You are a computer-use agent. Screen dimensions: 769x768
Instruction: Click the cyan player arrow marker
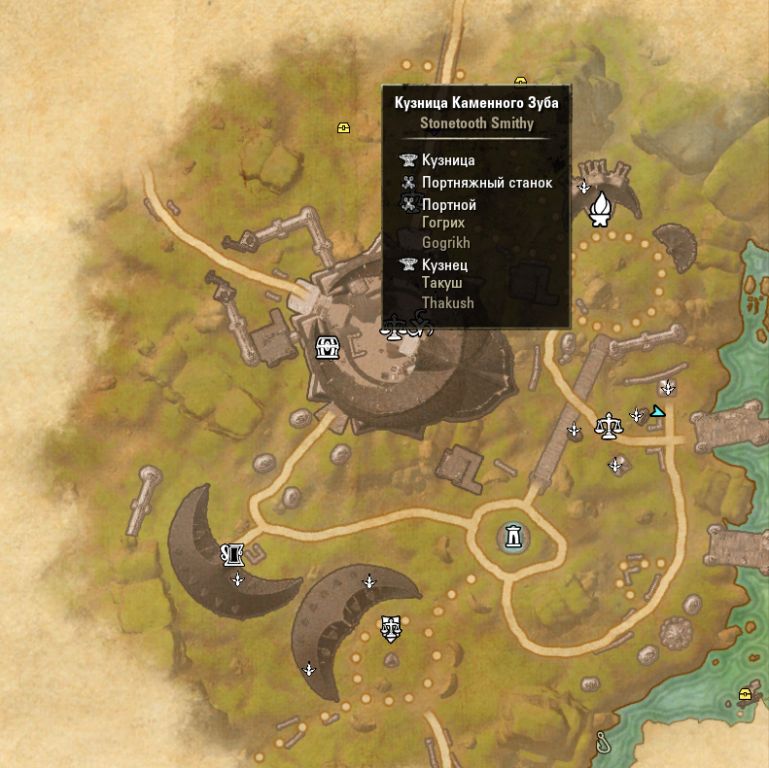click(657, 410)
